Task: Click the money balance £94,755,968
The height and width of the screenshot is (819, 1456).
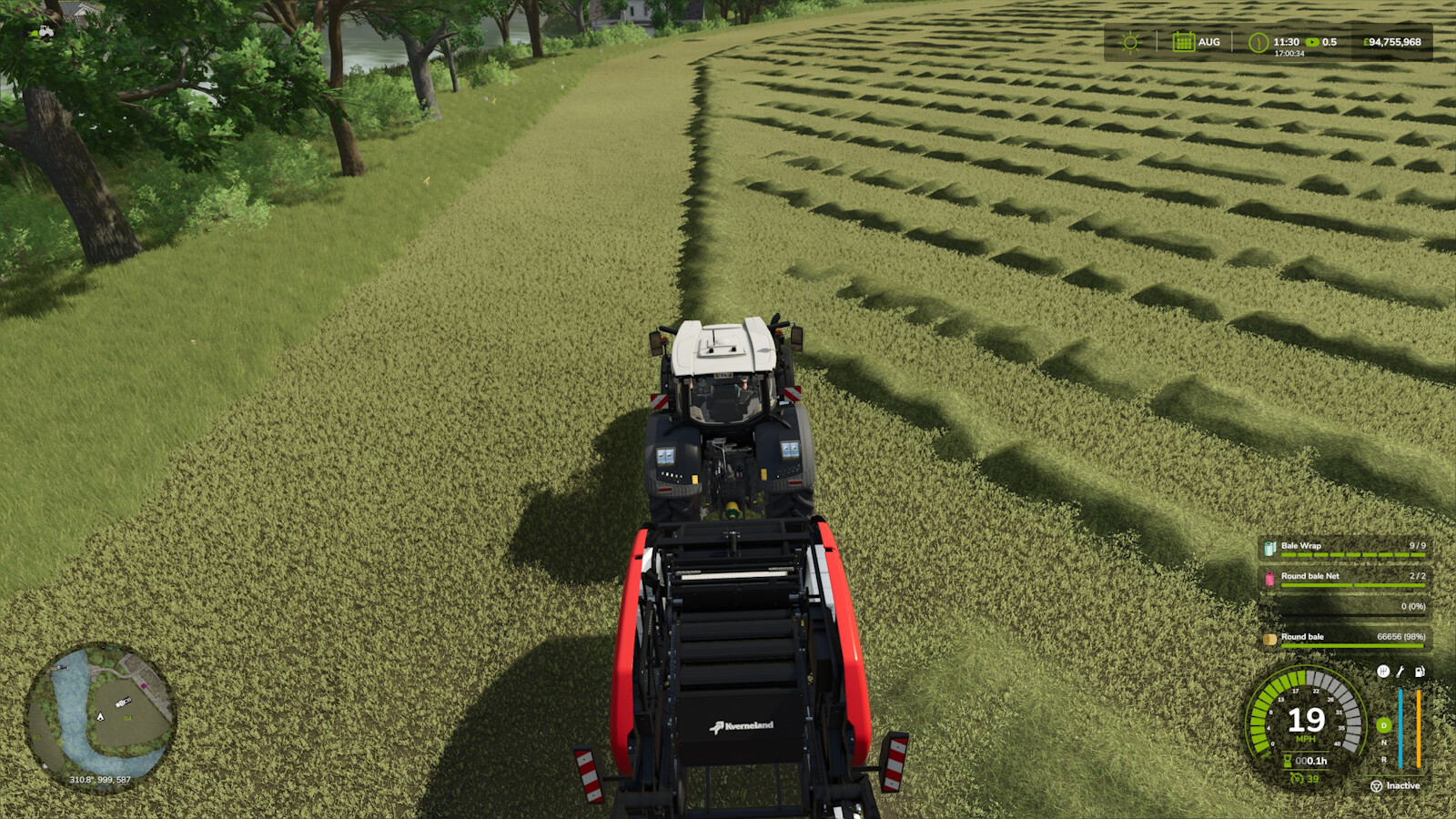Action: 1392,42
